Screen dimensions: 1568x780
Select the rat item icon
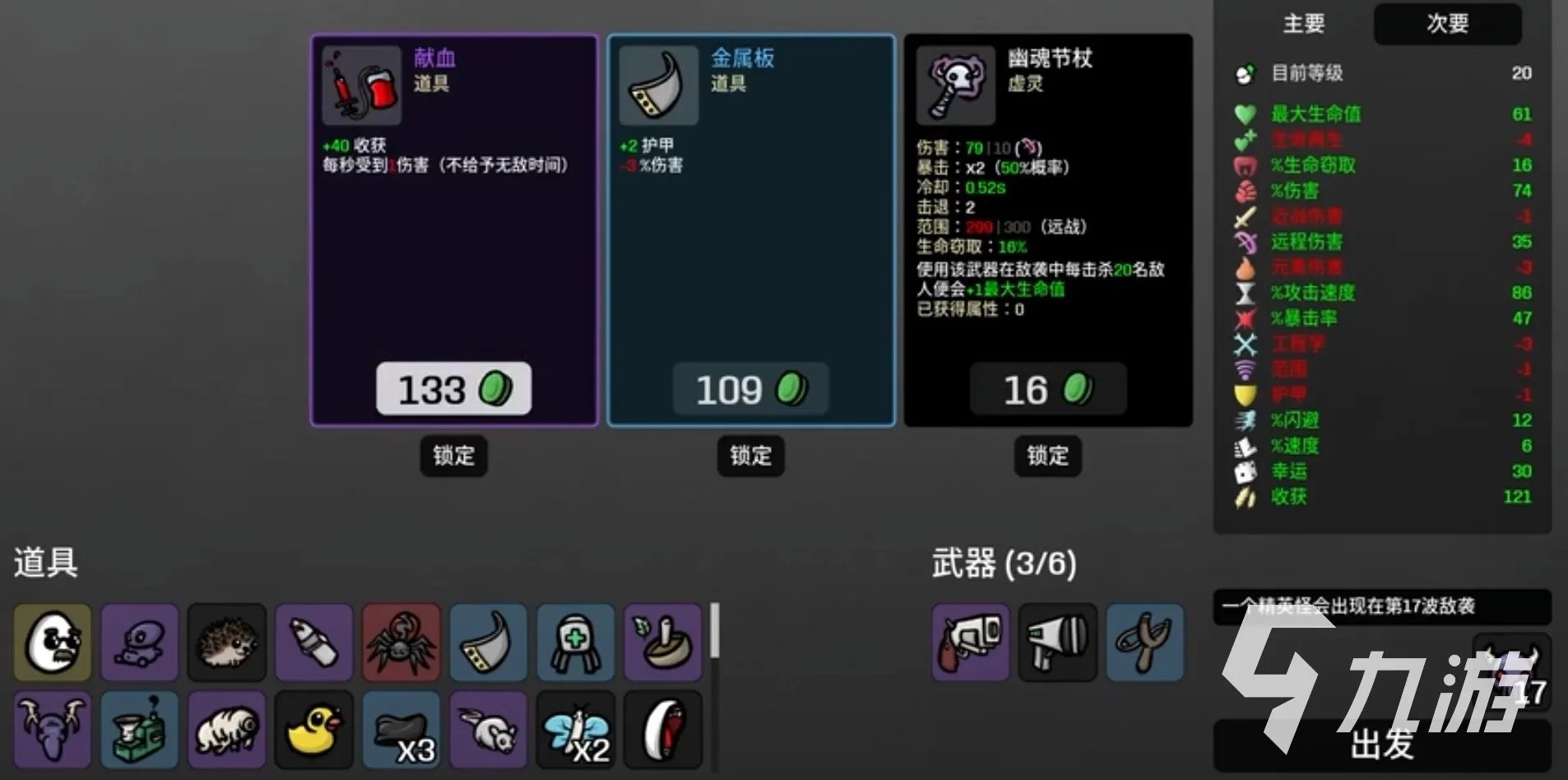click(489, 729)
